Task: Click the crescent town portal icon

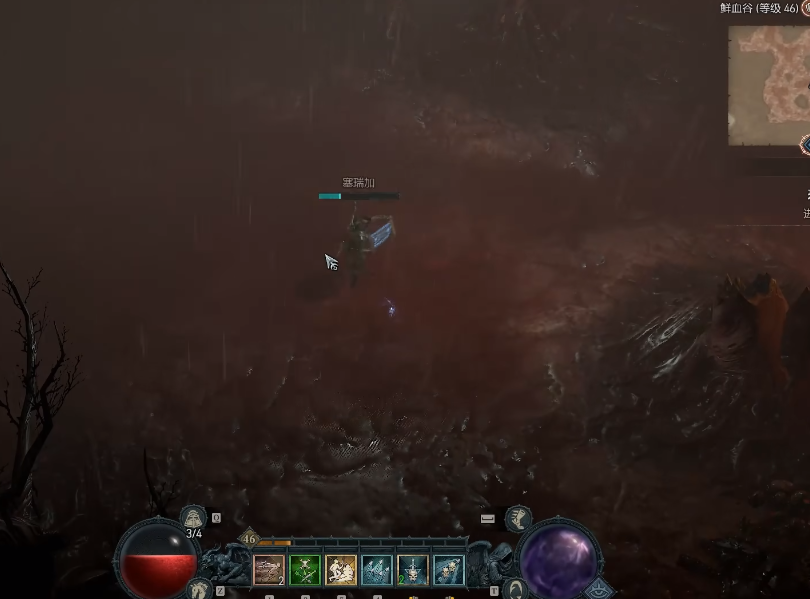Action: pos(516,588)
